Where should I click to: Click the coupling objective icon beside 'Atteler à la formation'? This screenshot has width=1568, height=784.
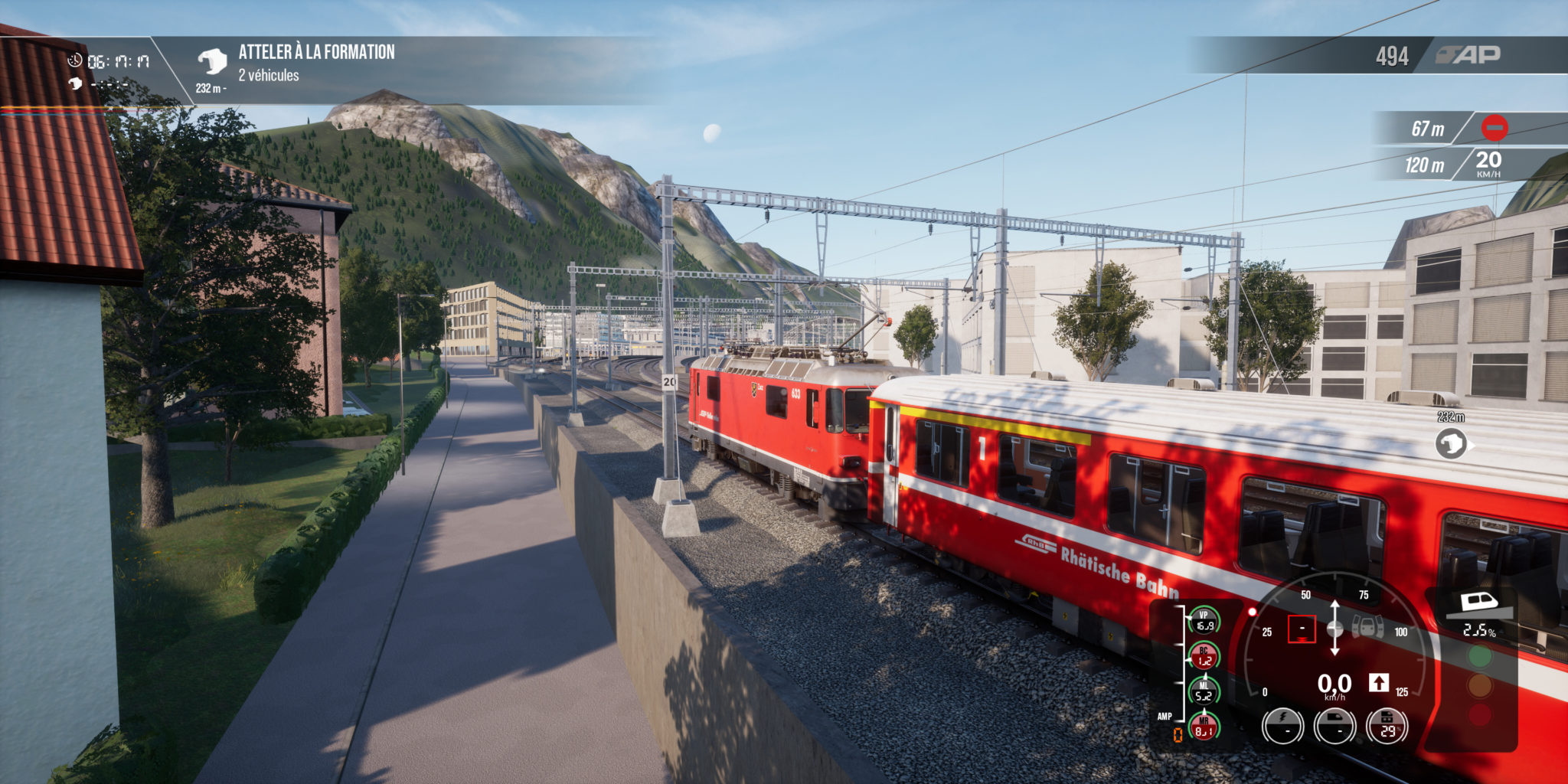(x=214, y=57)
